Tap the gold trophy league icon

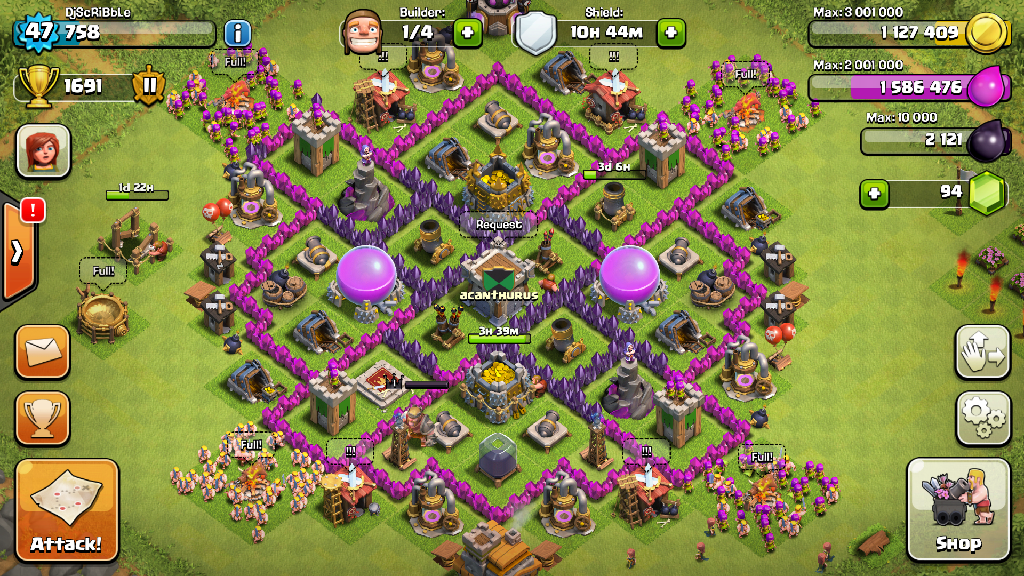(38, 86)
